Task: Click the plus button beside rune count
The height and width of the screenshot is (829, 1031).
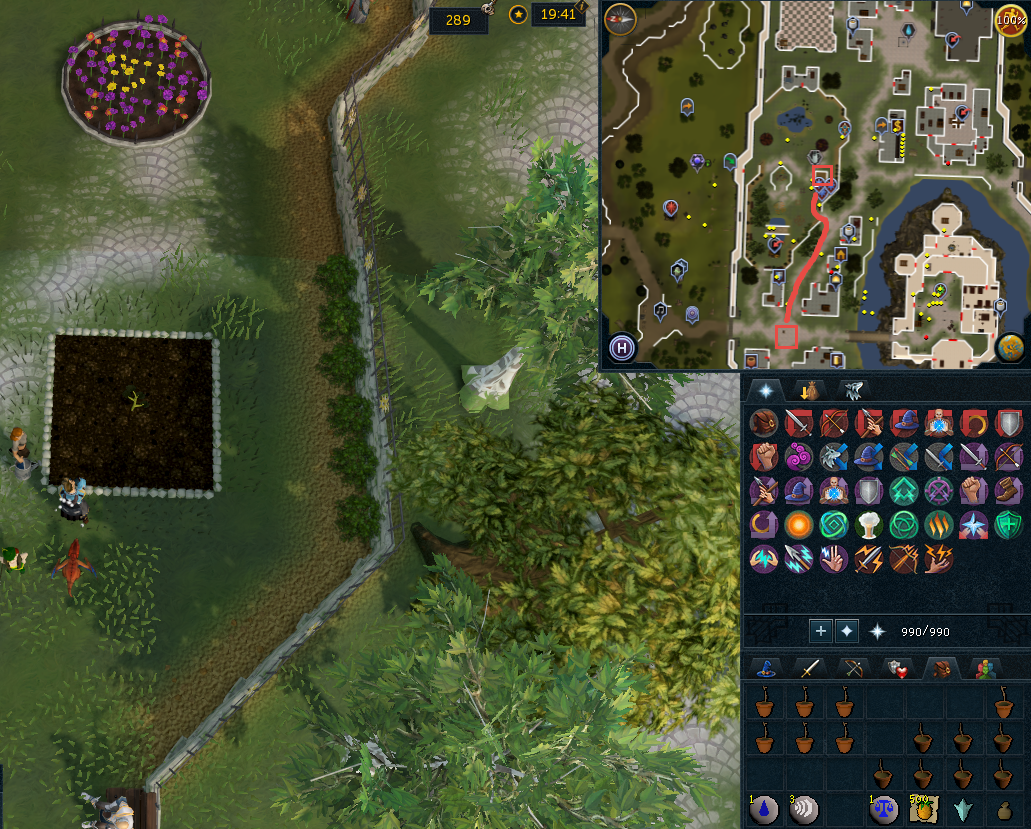Action: 820,631
